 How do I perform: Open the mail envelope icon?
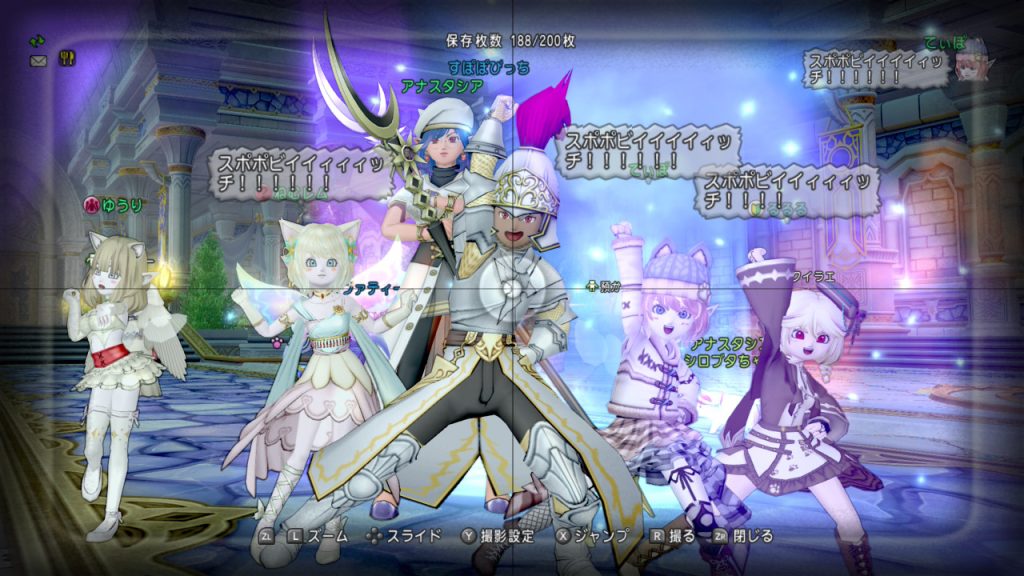click(x=39, y=61)
